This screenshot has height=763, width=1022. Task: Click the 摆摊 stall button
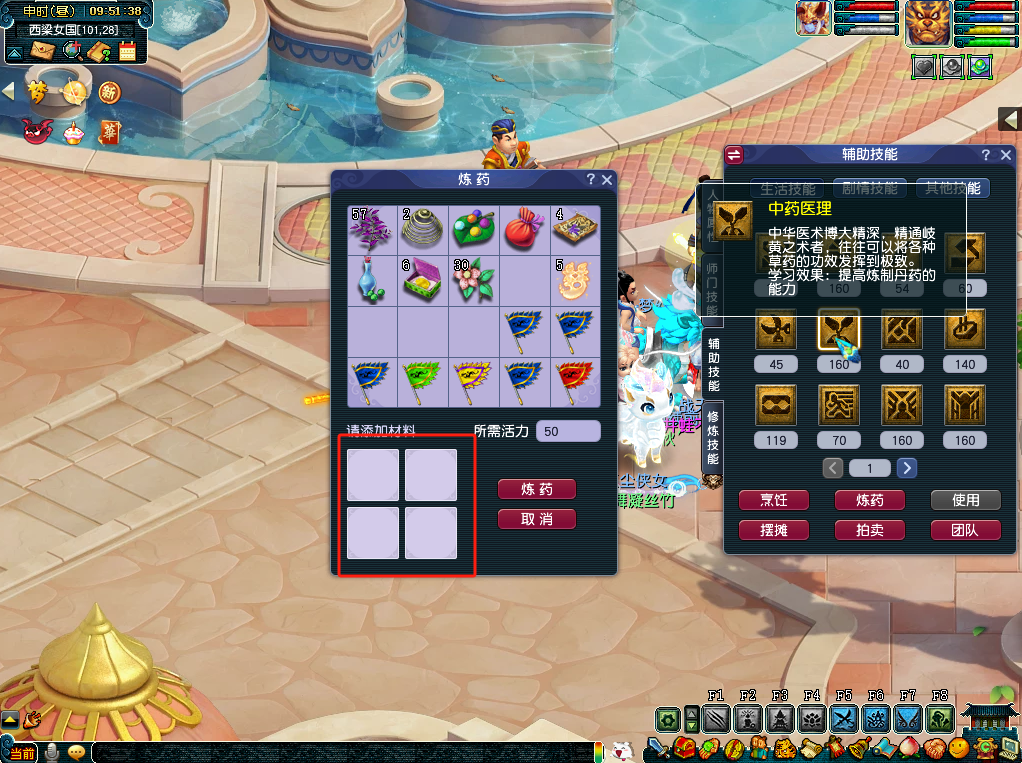pos(774,530)
